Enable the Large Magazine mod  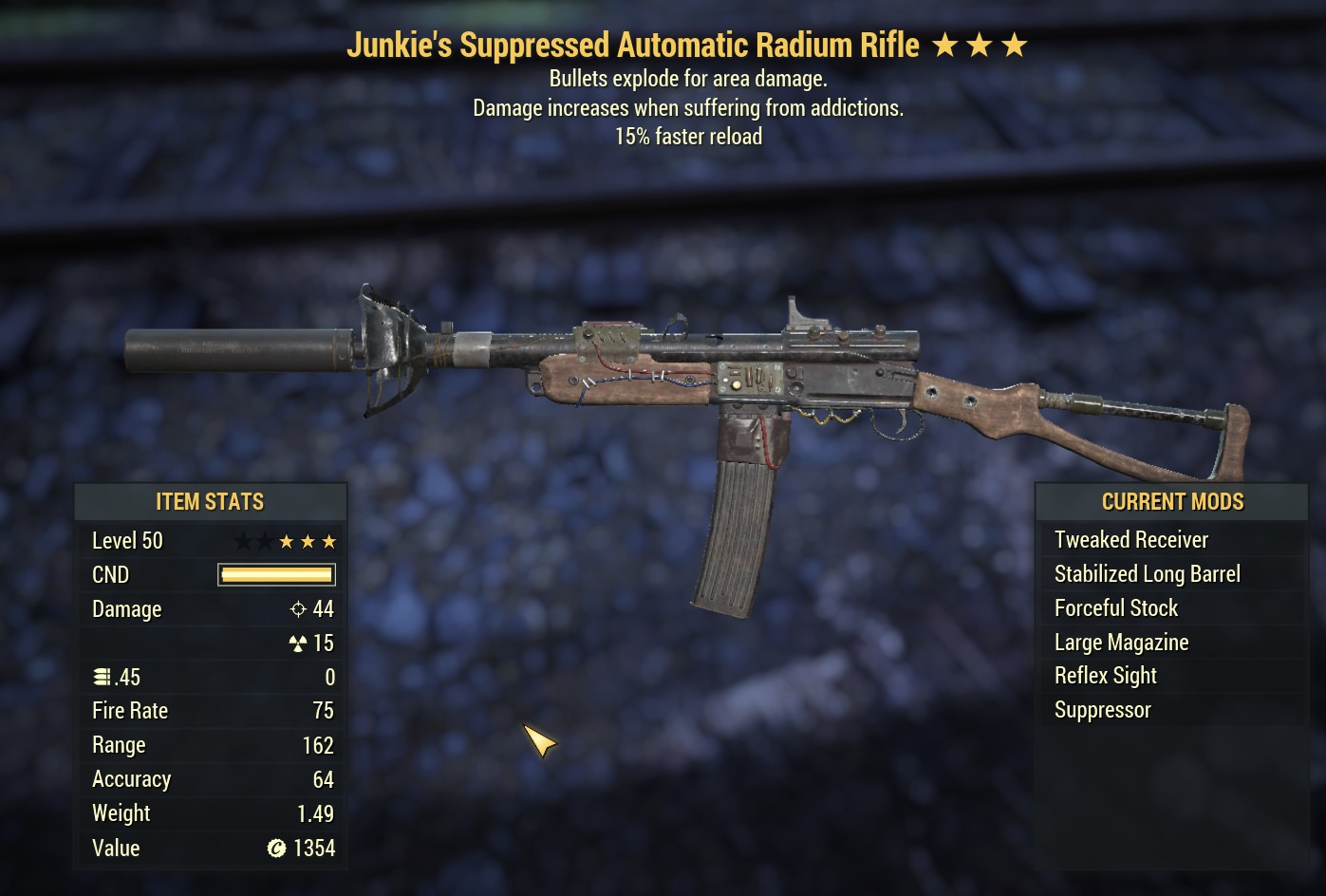coord(1121,642)
